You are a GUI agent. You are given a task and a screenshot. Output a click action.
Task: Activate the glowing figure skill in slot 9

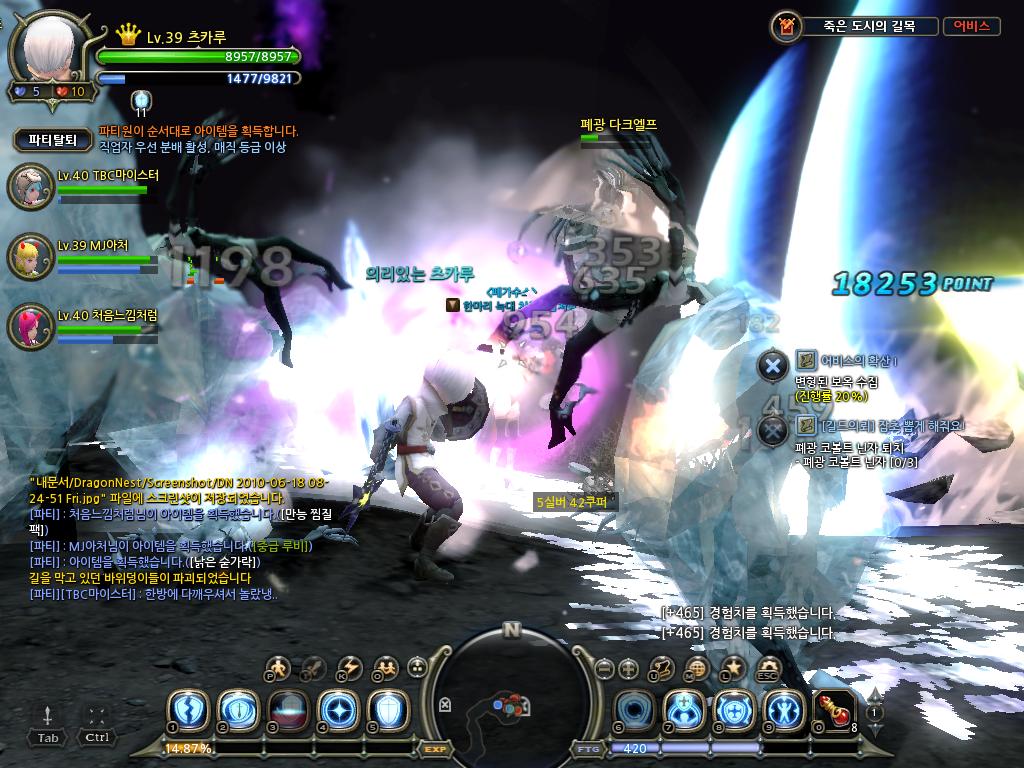783,709
